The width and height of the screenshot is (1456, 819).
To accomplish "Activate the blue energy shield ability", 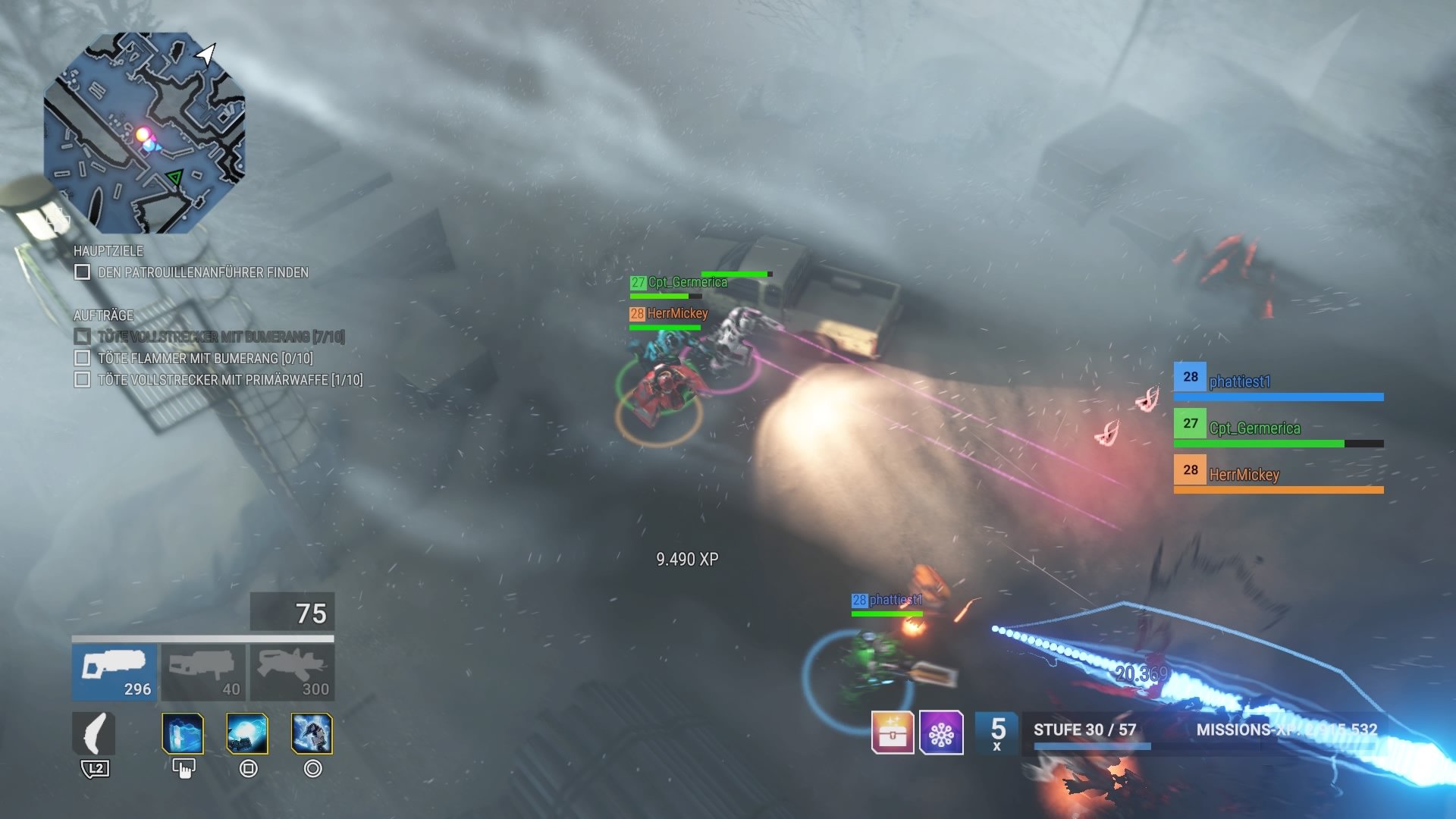I will [x=183, y=734].
